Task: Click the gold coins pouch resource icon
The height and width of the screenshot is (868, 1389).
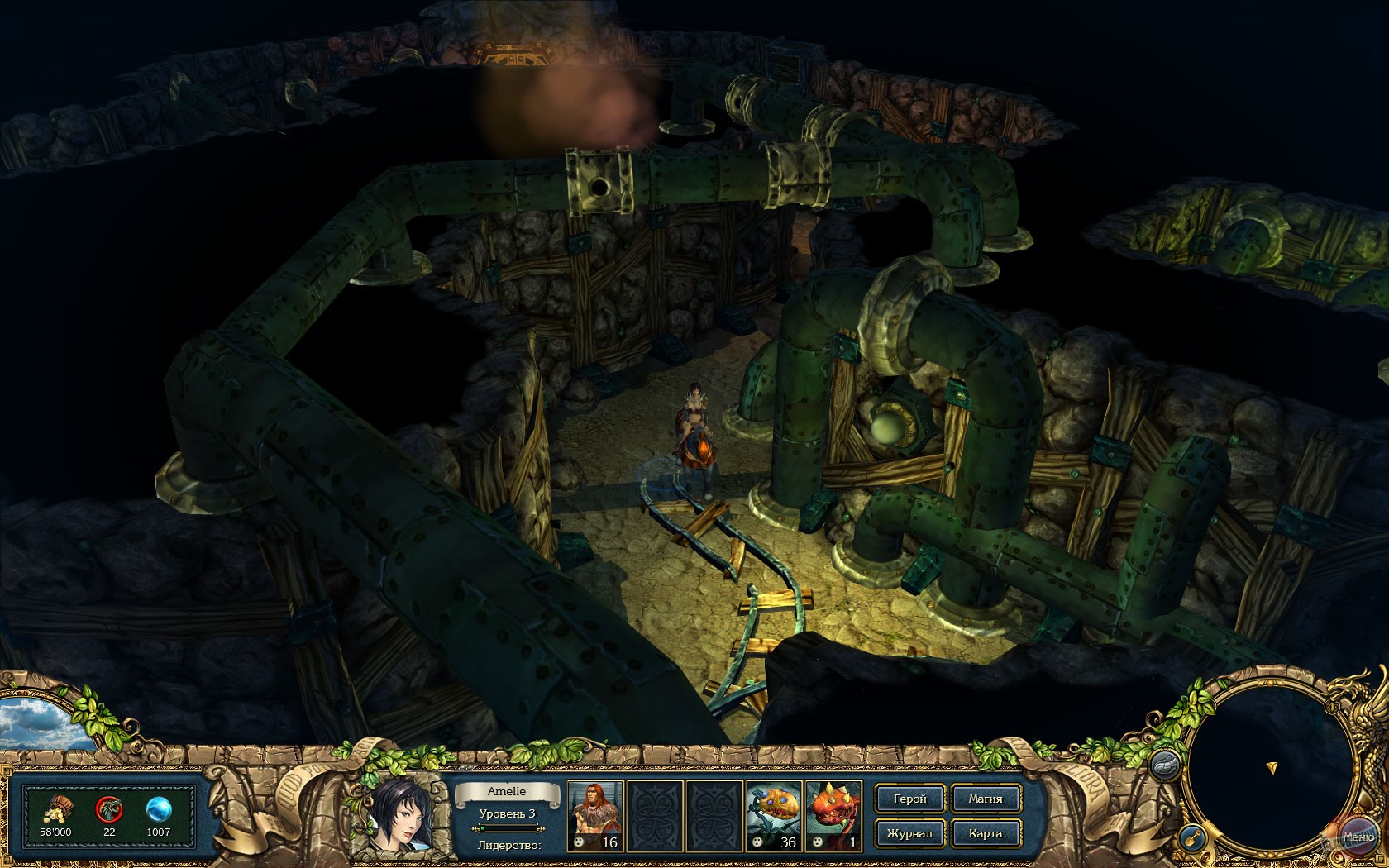Action: [57, 810]
